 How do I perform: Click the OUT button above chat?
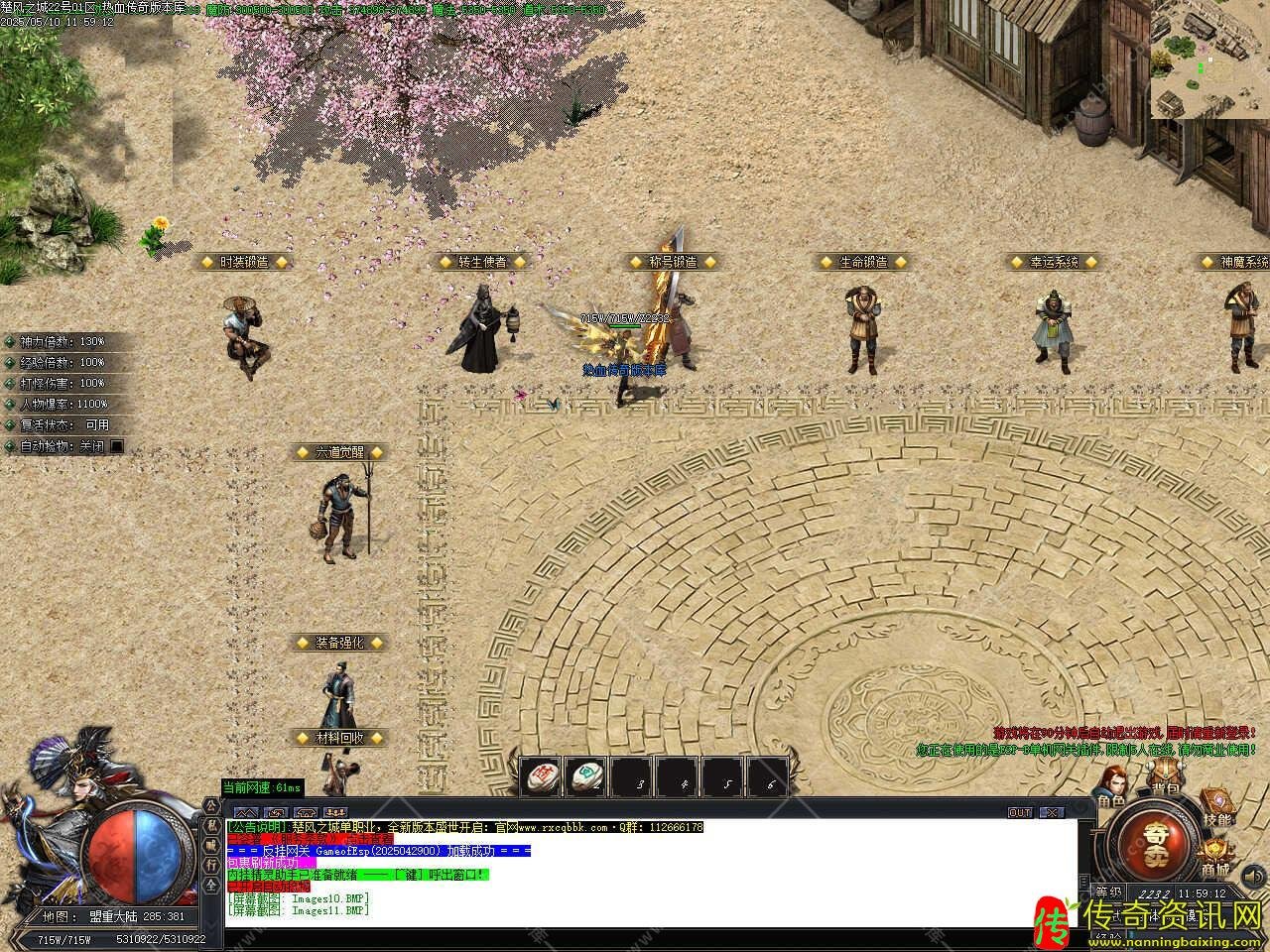click(1020, 812)
